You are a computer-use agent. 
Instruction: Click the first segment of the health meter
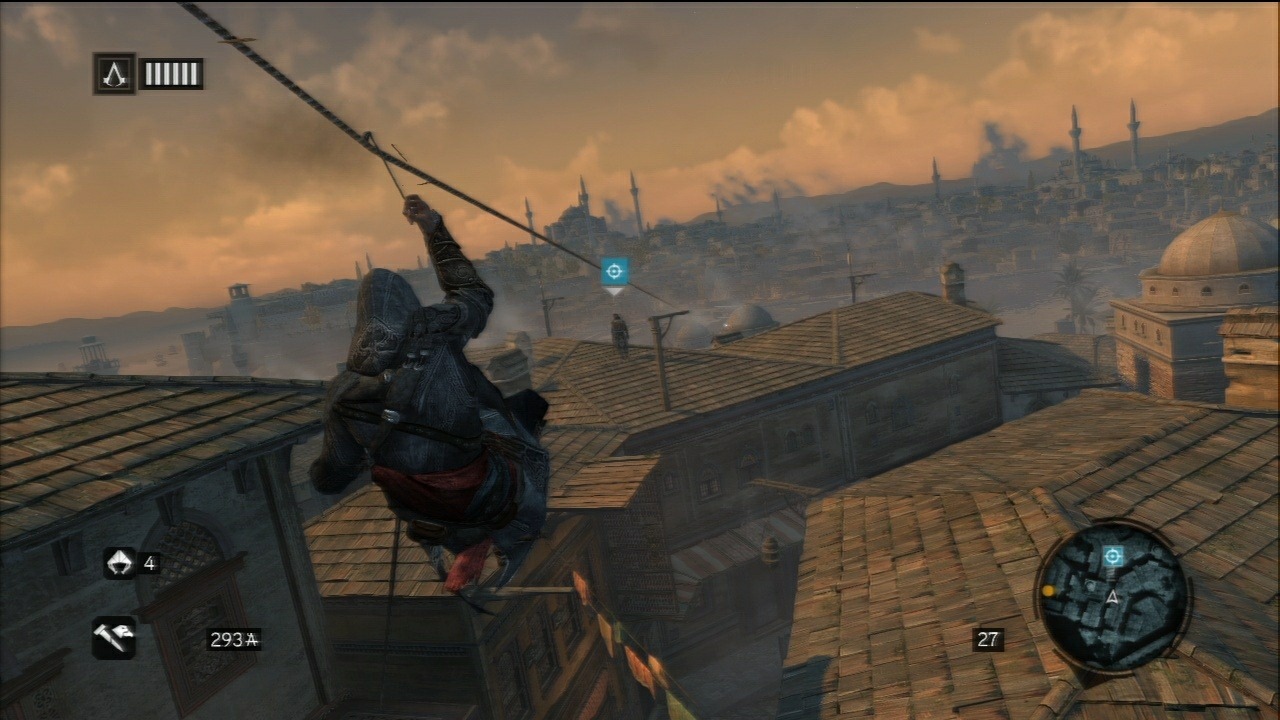tap(148, 73)
